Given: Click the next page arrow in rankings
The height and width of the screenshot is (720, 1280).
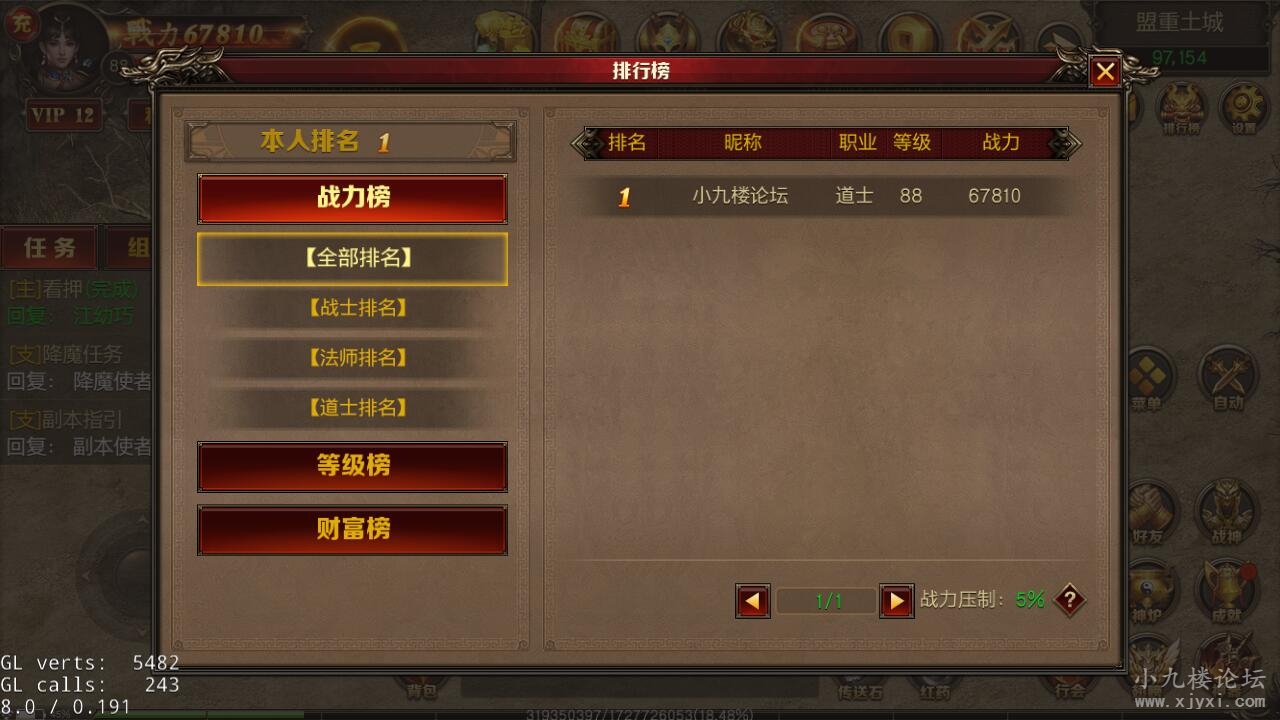Looking at the screenshot, I should click(895, 600).
